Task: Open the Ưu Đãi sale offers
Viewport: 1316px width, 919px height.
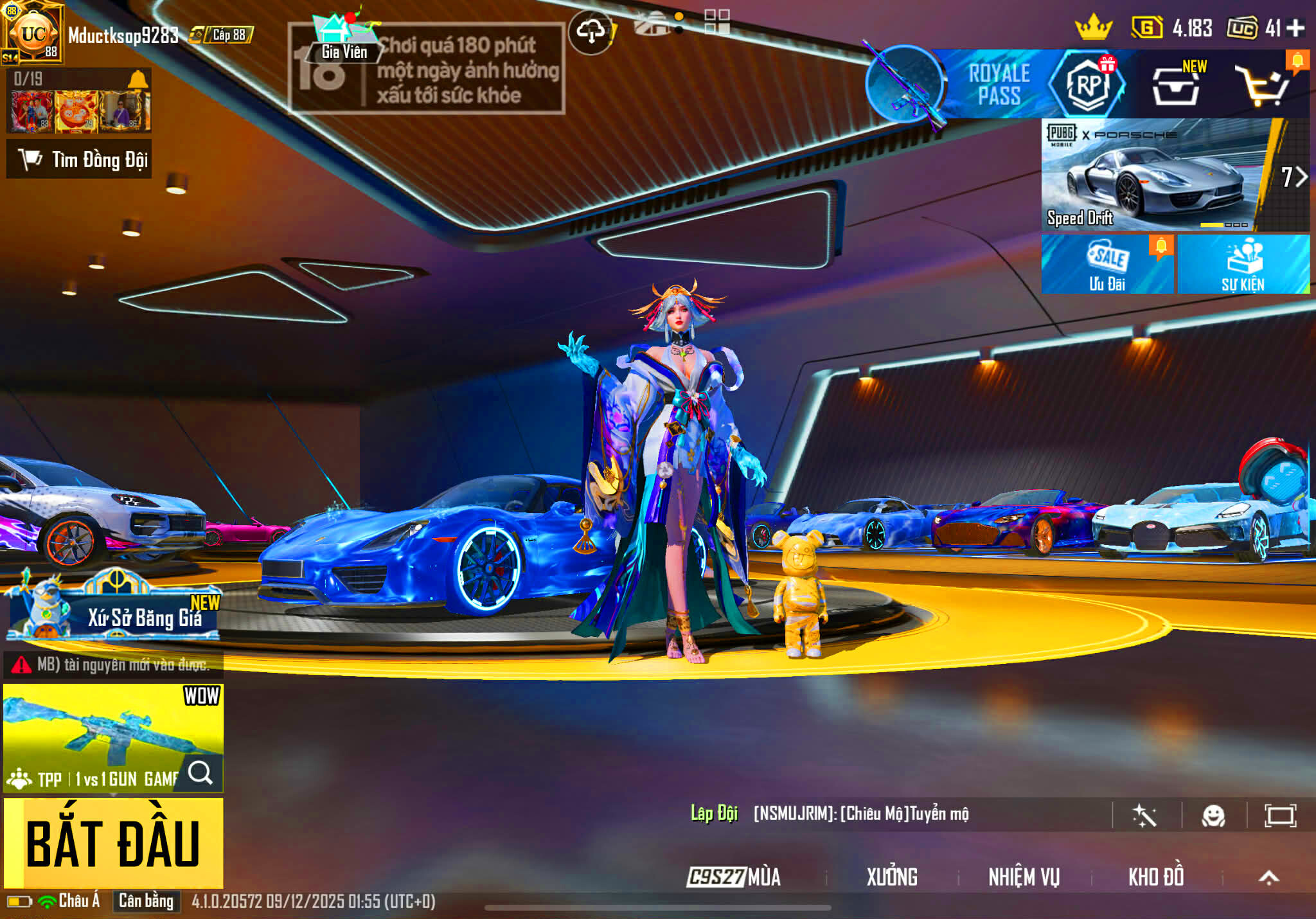Action: [1107, 264]
